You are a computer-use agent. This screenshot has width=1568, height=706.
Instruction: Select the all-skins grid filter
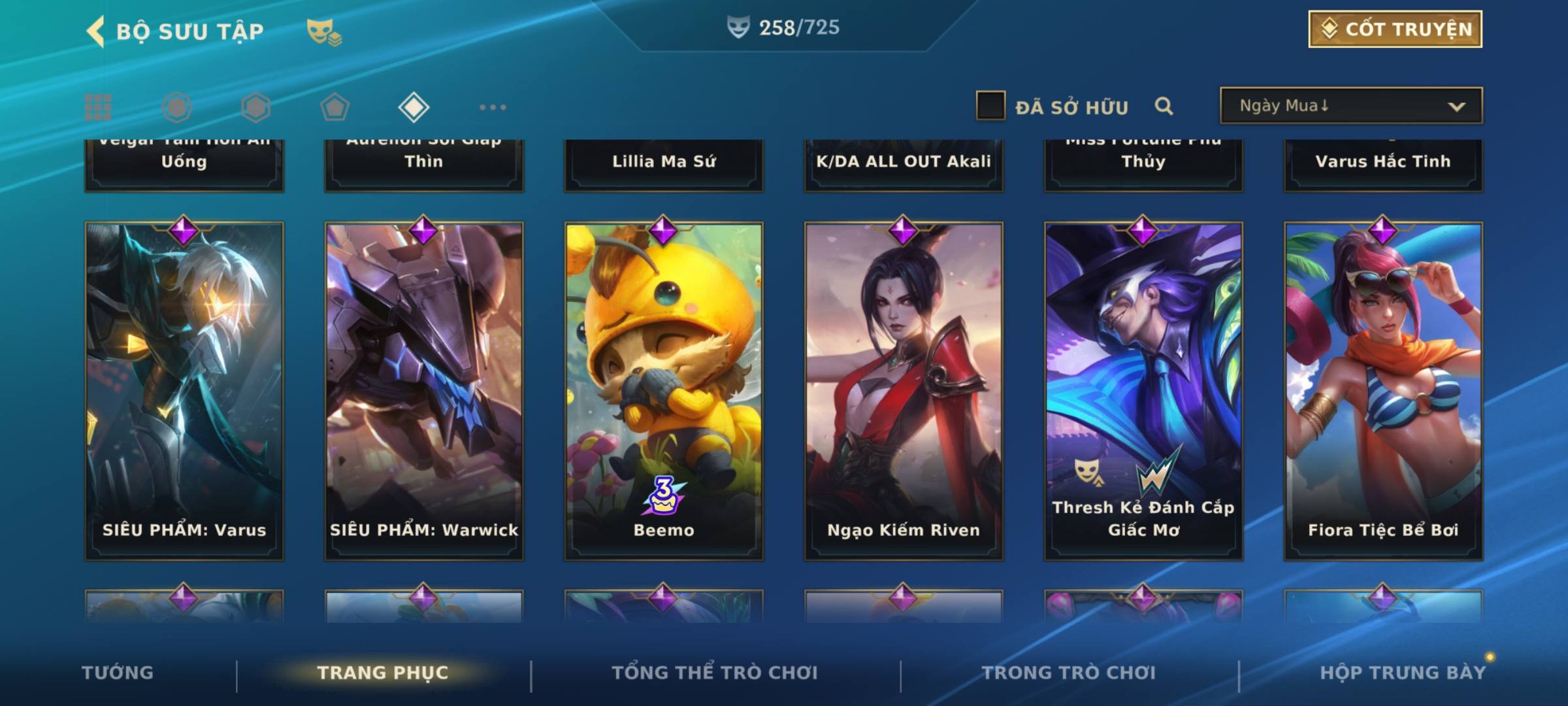(x=98, y=107)
